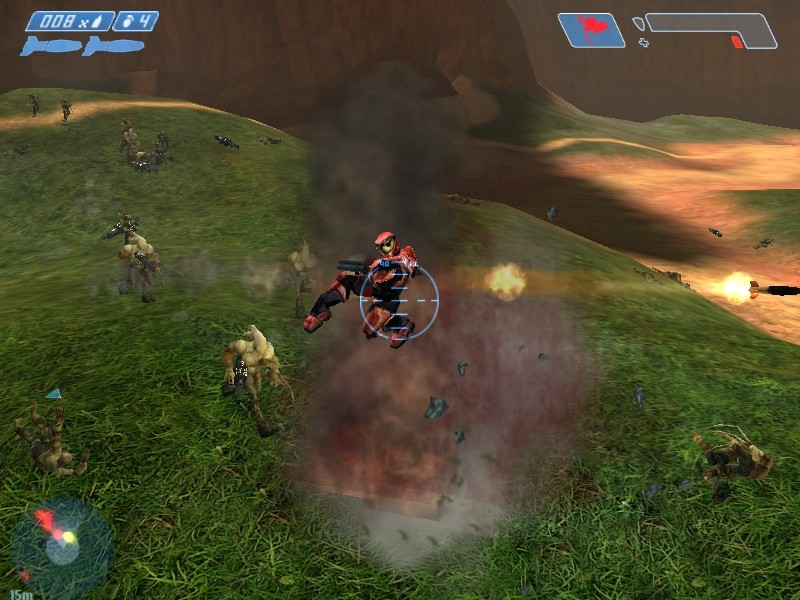Select the red flag objective icon
800x600 pixels.
pyautogui.click(x=590, y=30)
